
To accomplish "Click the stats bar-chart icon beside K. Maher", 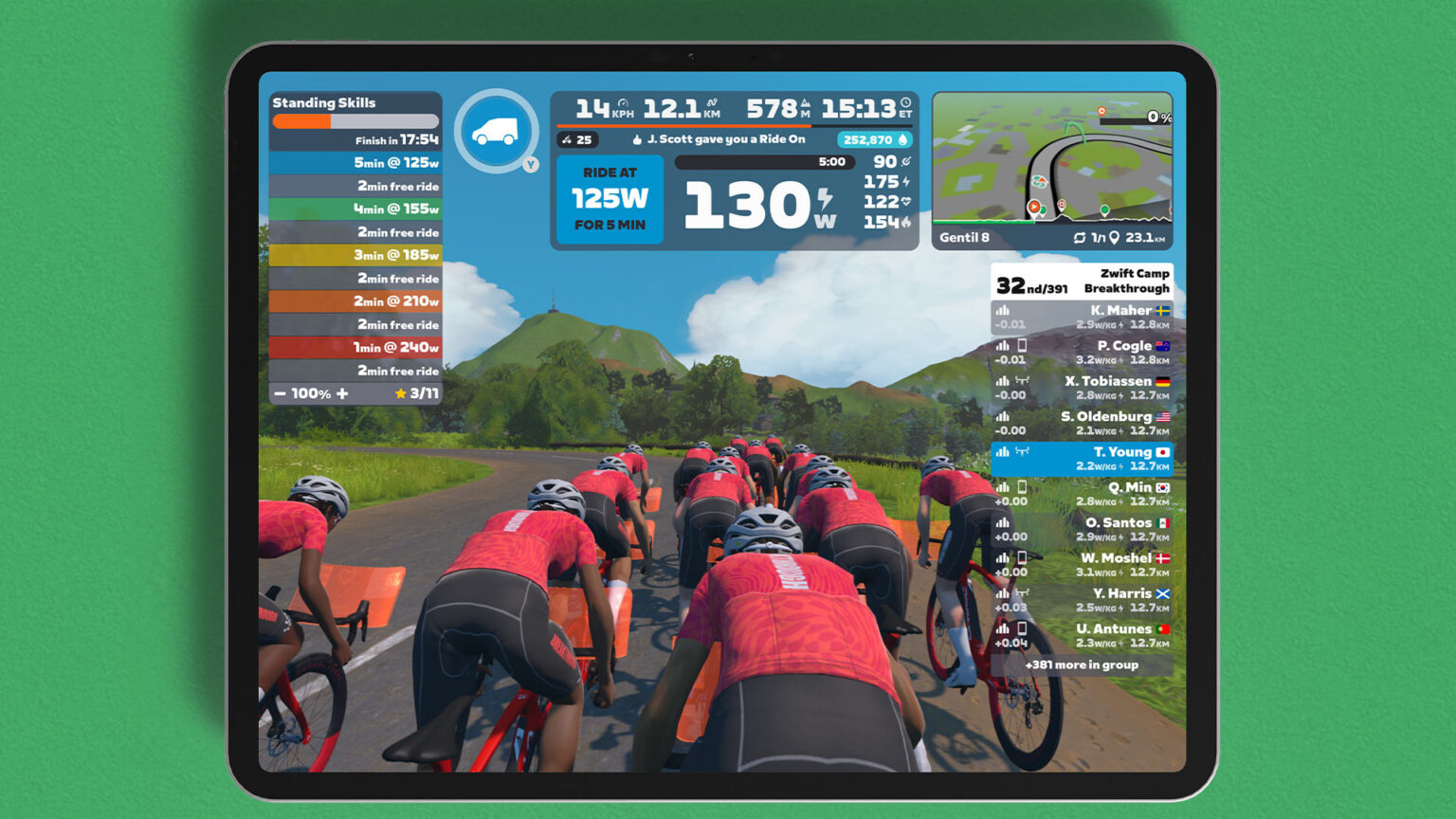I will (1003, 310).
